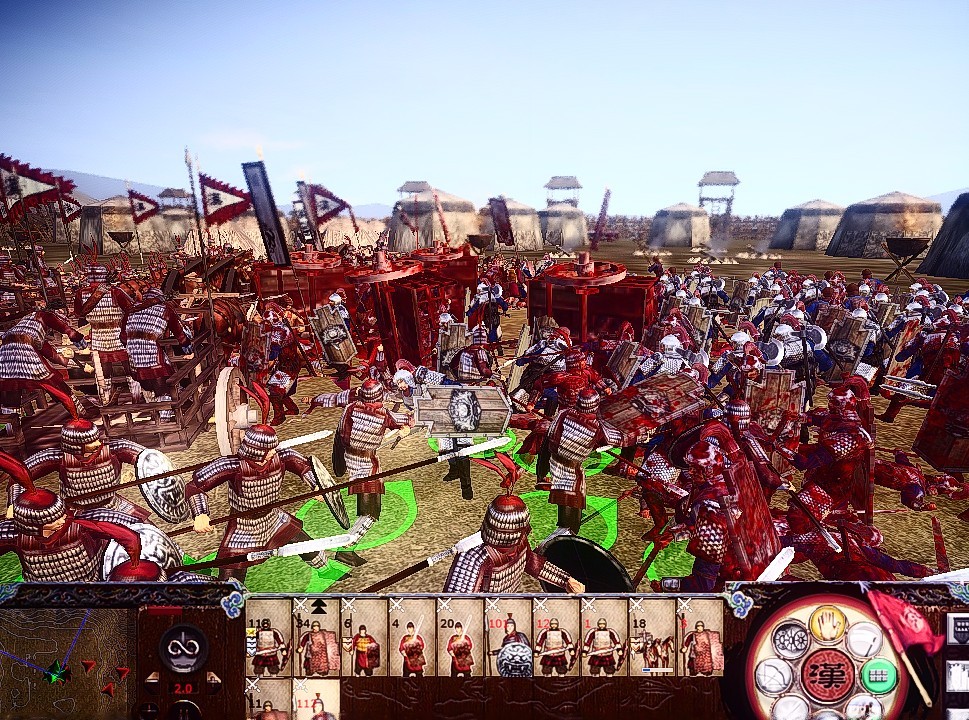Choose the cavalry unit card with 18 riders
Screen dimensions: 969x720
coord(652,638)
